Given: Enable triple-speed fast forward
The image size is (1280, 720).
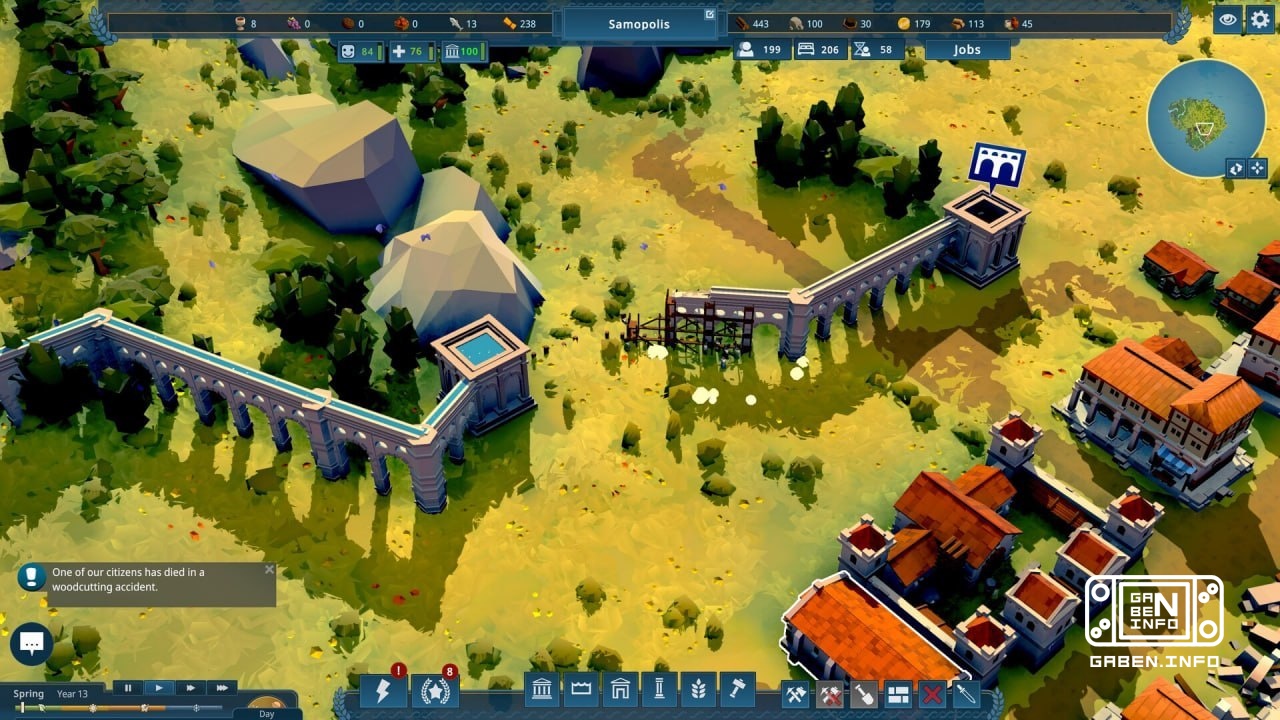Looking at the screenshot, I should coord(221,688).
